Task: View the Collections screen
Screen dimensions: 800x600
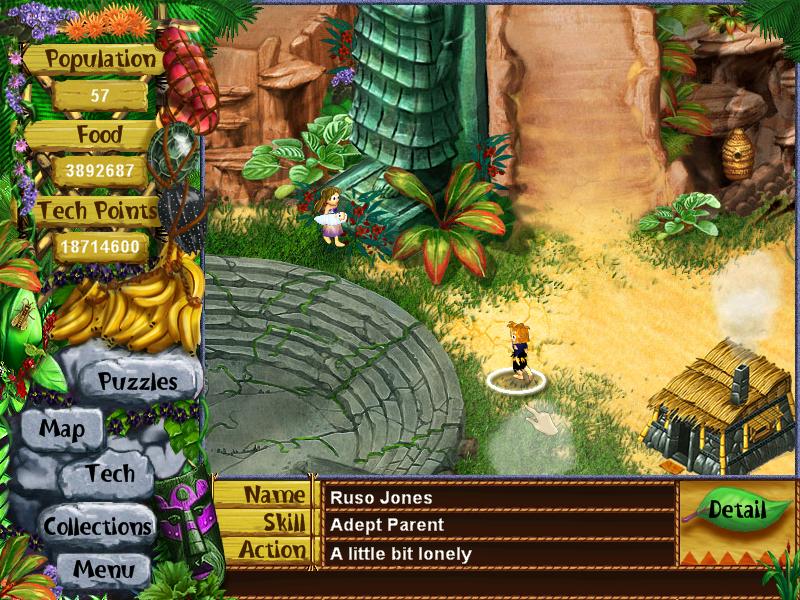Action: 97,525
